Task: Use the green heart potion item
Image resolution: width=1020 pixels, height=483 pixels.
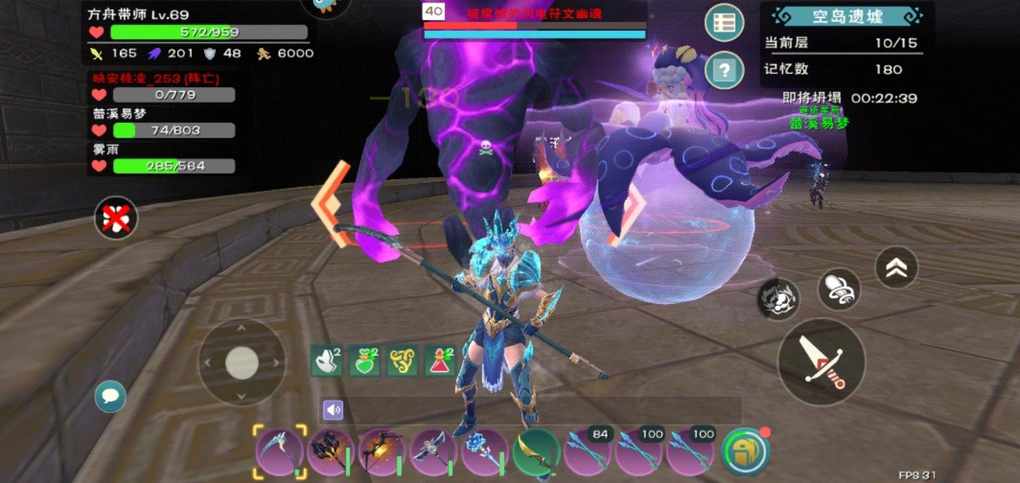Action: click(365, 361)
